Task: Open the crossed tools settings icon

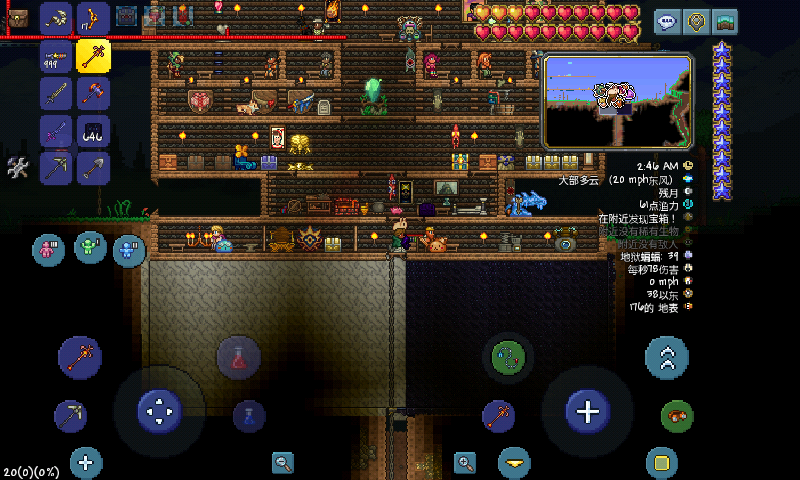Action: click(x=17, y=168)
